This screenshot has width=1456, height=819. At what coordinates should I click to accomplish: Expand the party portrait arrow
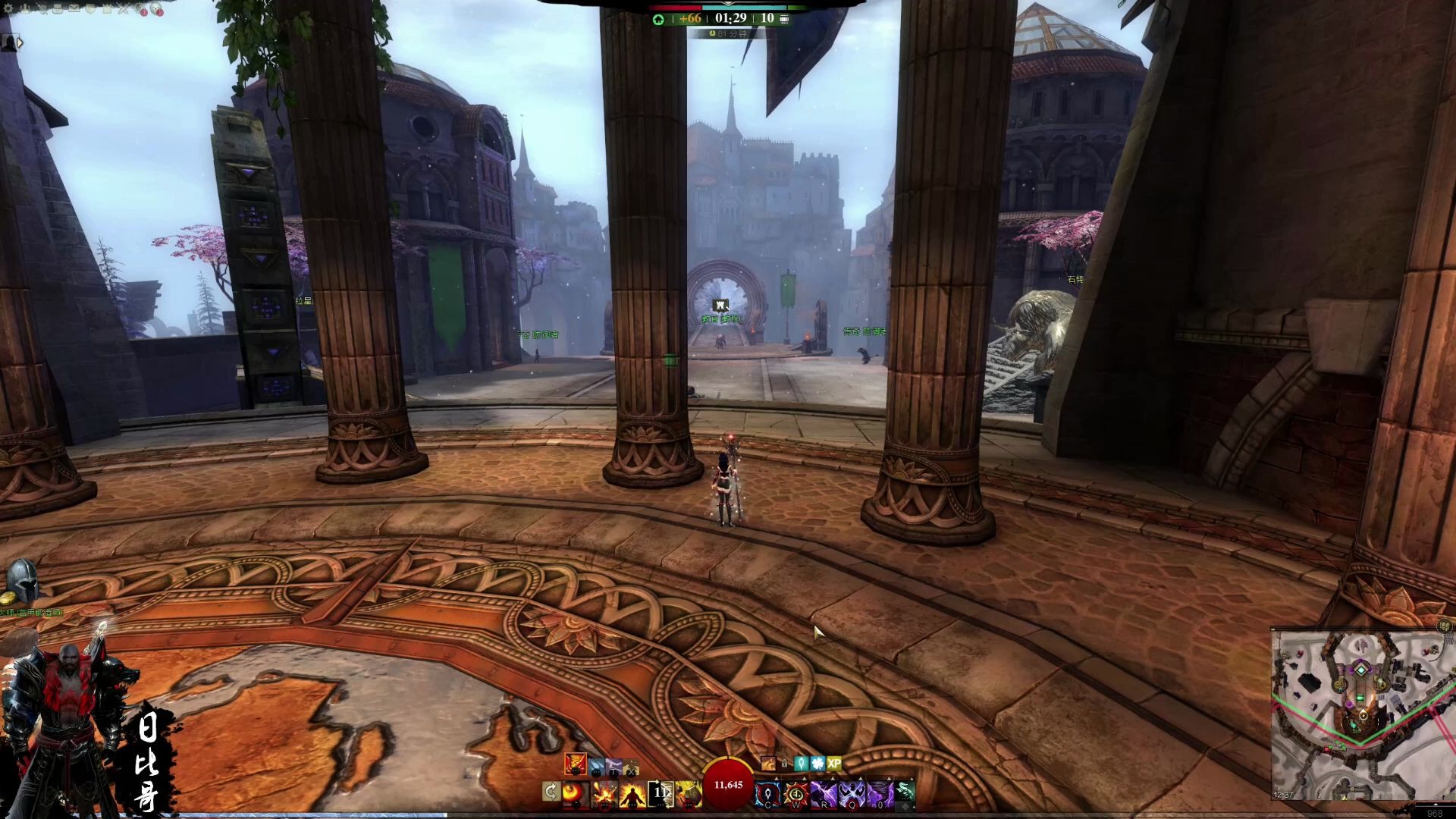(x=20, y=43)
